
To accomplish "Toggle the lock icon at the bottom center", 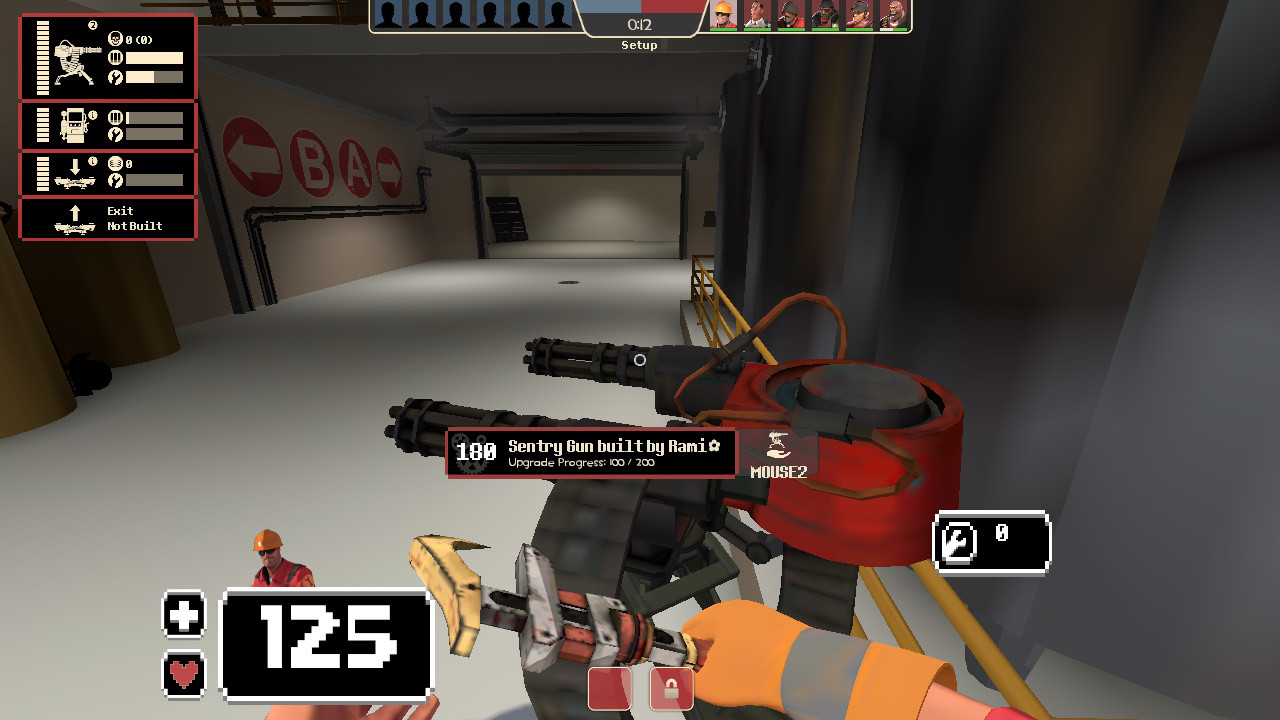I will pyautogui.click(x=670, y=689).
